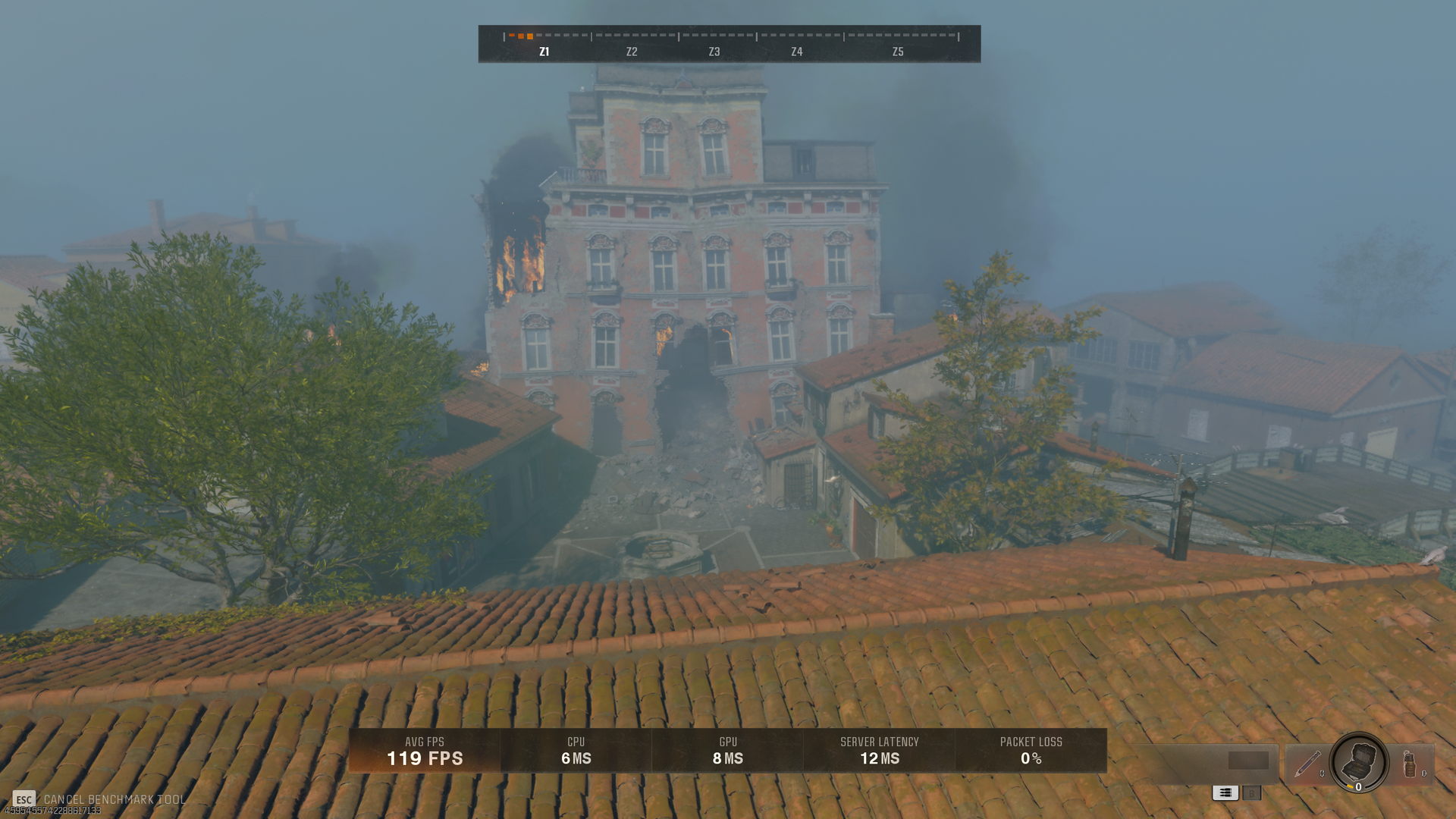Click the fire mode bullets icon
Viewport: 1456px width, 819px height.
pyautogui.click(x=1225, y=792)
